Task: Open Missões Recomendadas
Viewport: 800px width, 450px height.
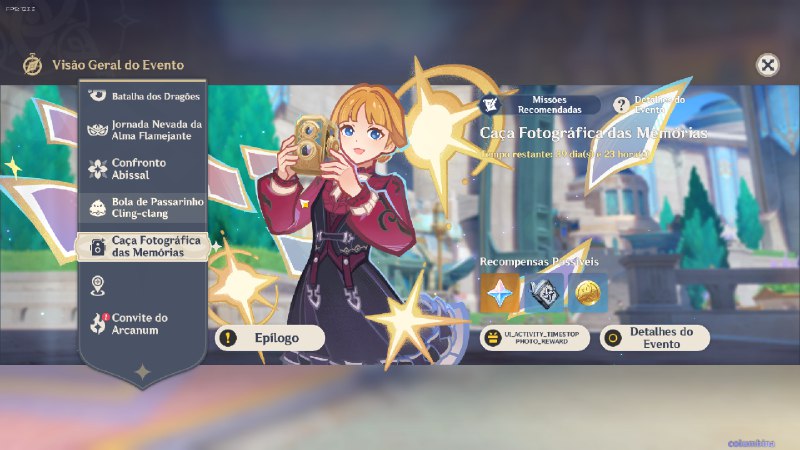Action: [x=541, y=104]
